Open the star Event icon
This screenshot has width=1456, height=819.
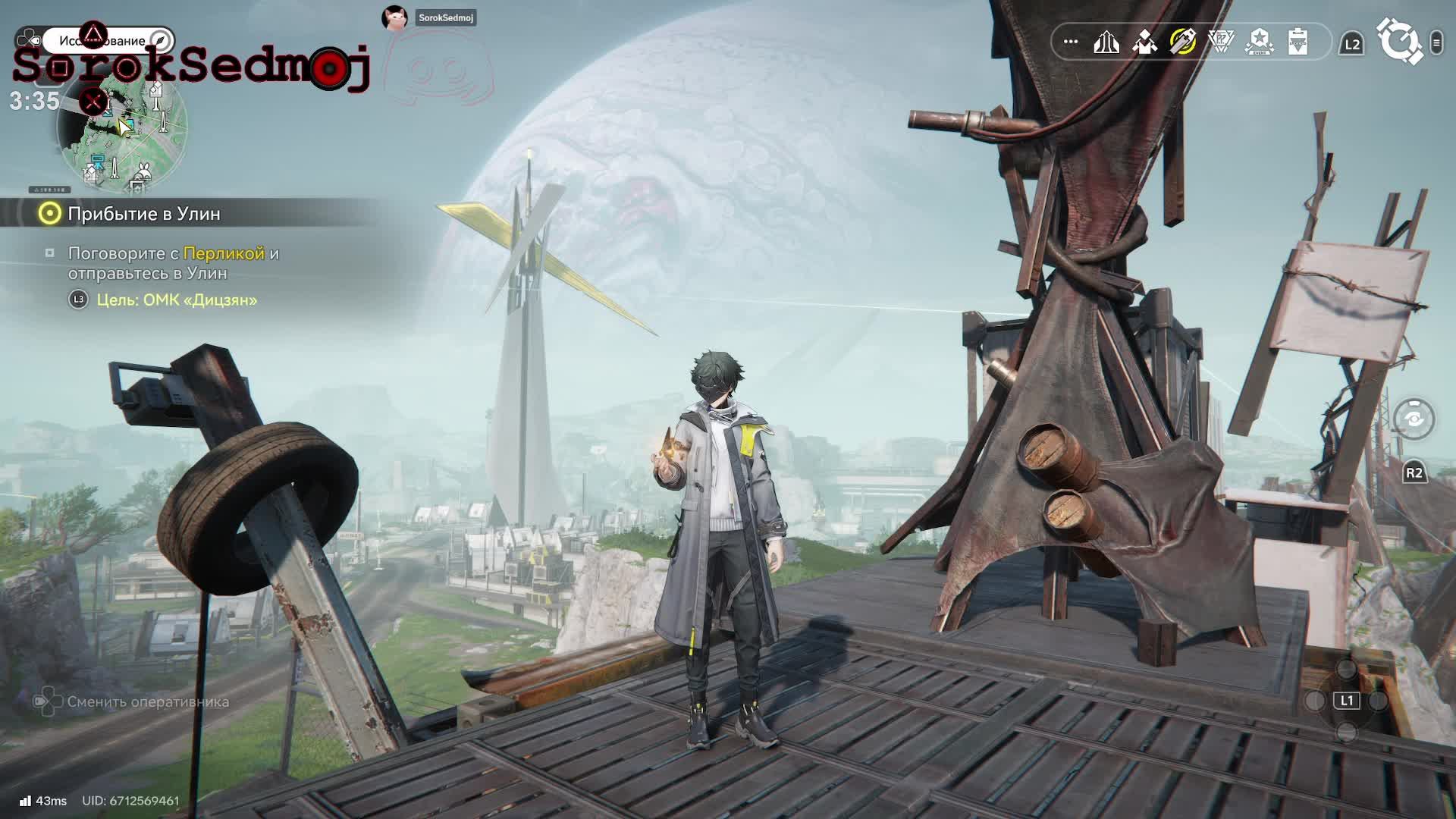click(x=1260, y=42)
